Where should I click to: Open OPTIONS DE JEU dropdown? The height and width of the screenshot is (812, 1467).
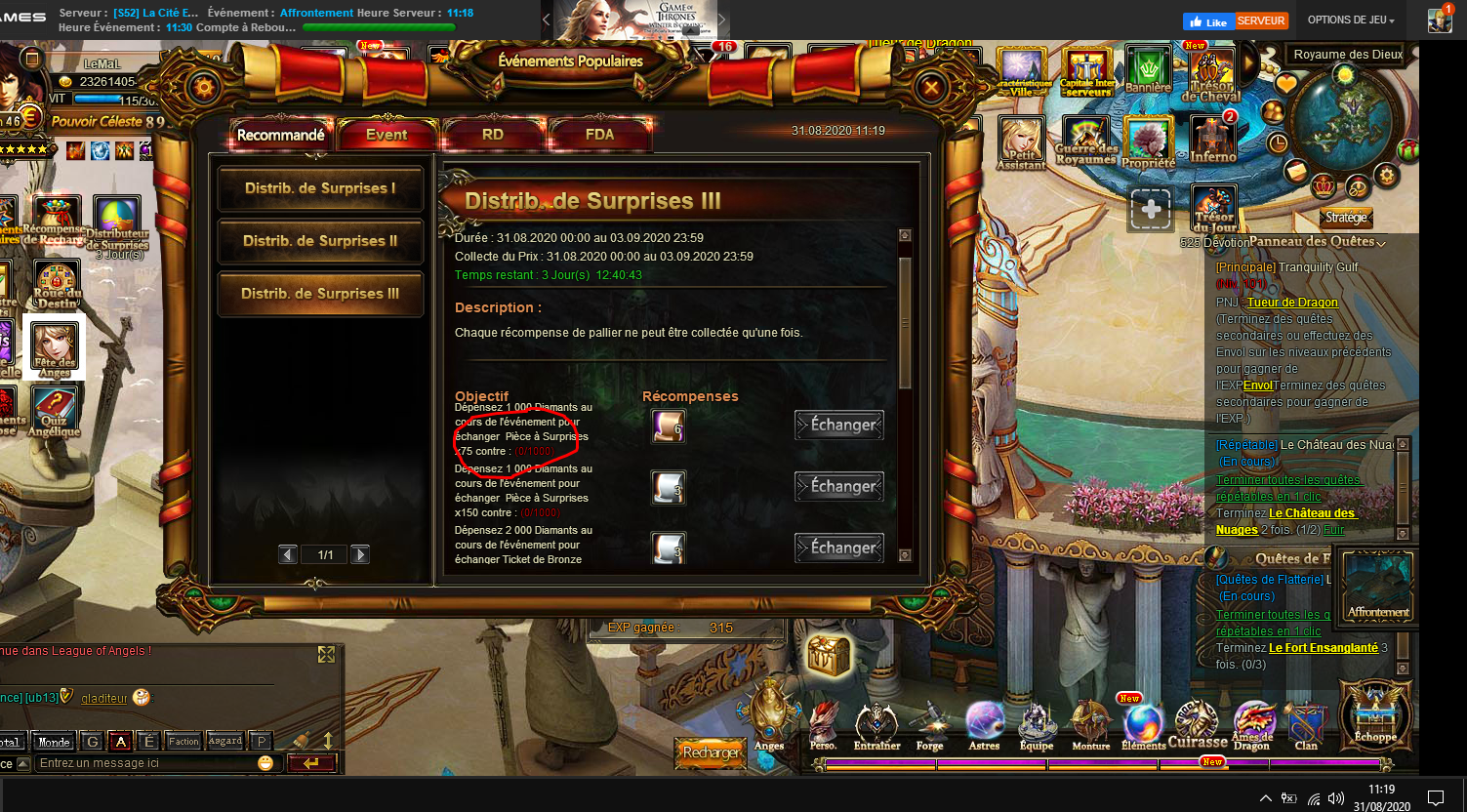1351,20
